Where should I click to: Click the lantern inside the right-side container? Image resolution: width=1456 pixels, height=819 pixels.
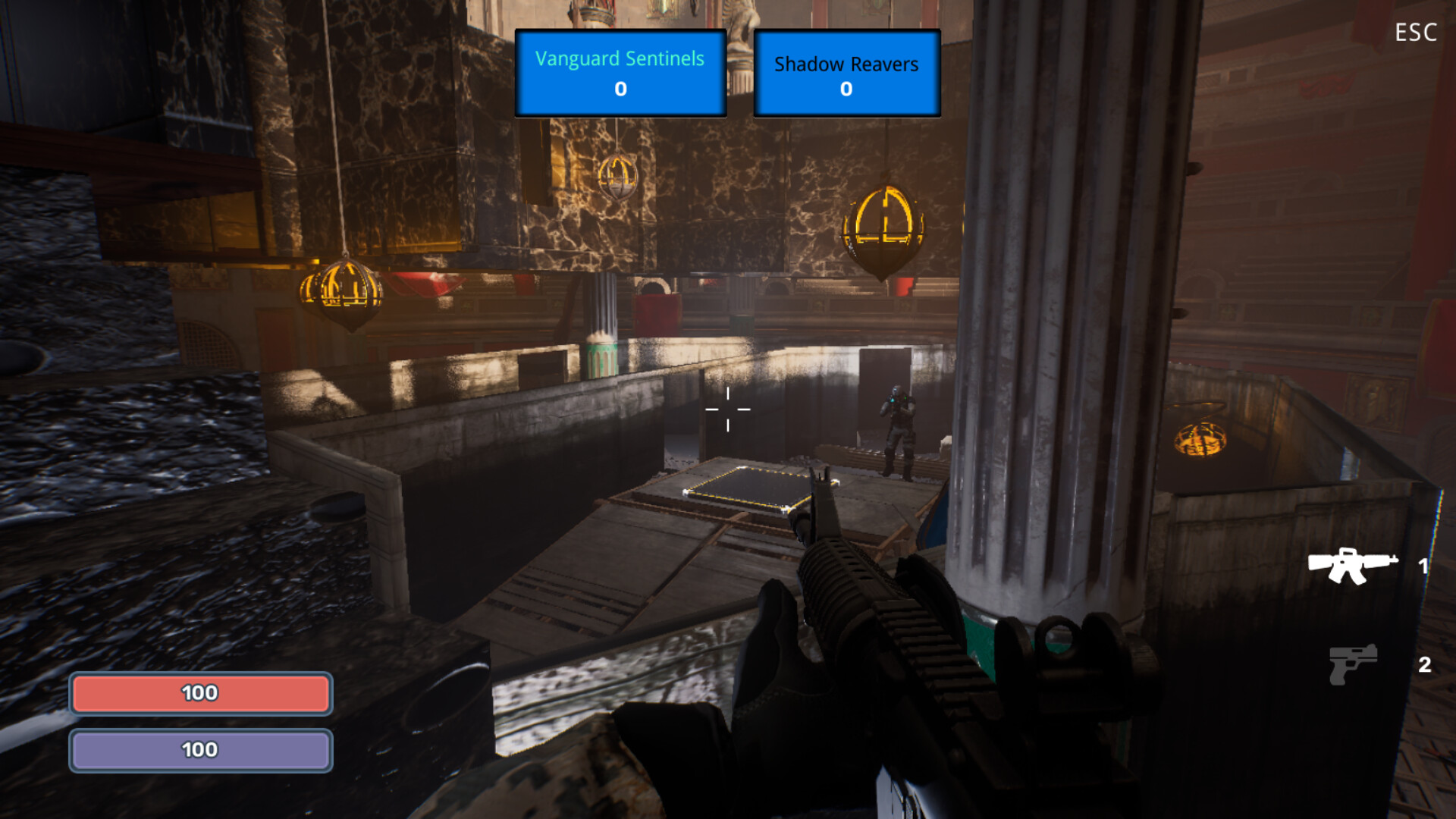click(x=1200, y=440)
